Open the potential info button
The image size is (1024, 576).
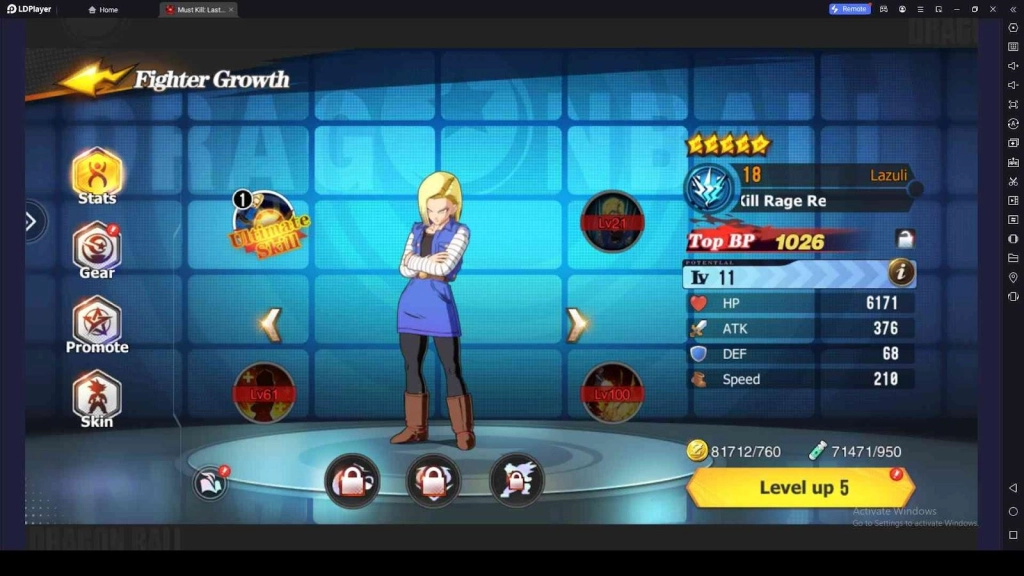coord(900,271)
